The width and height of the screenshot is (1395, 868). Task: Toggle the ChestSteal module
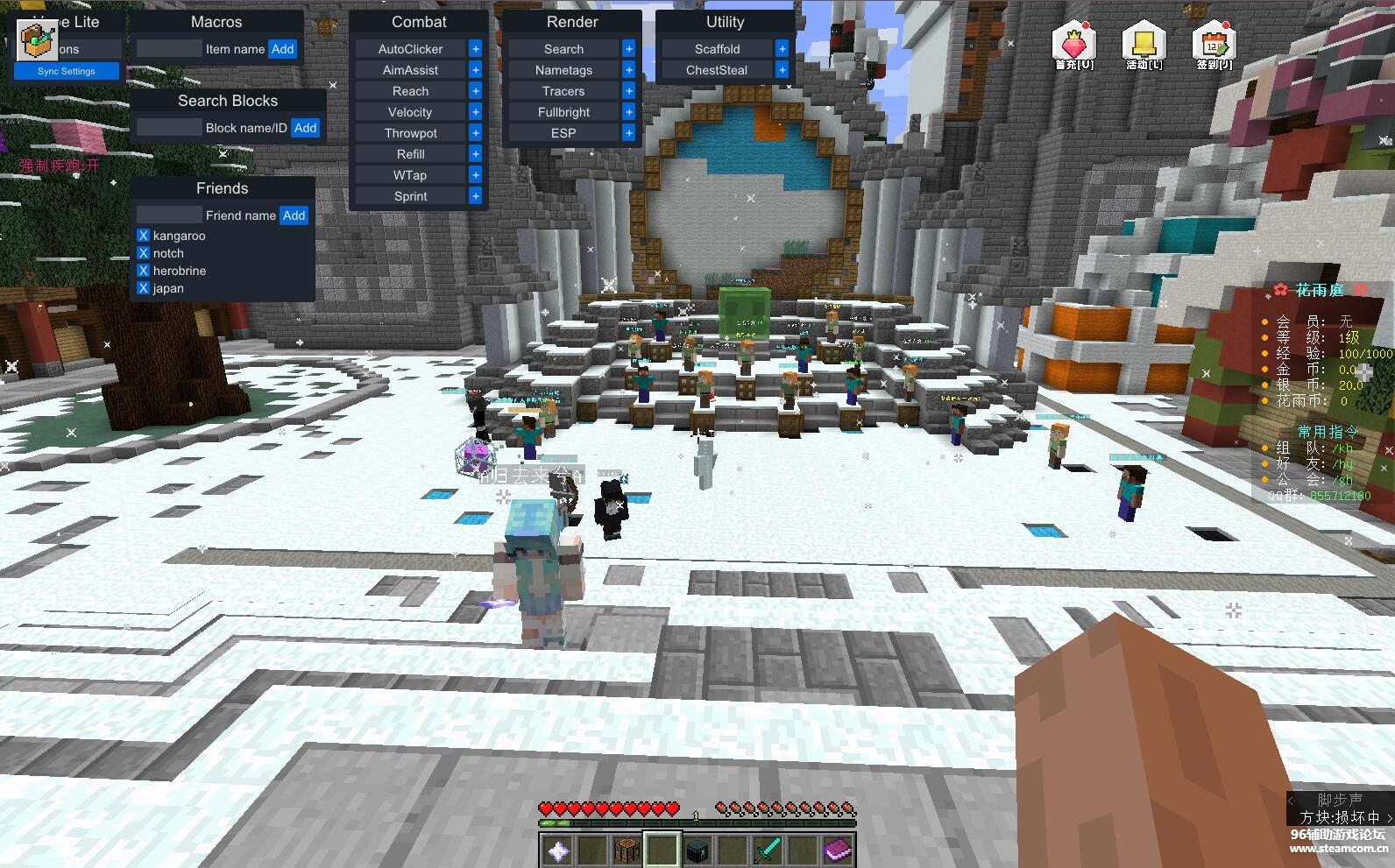[717, 70]
